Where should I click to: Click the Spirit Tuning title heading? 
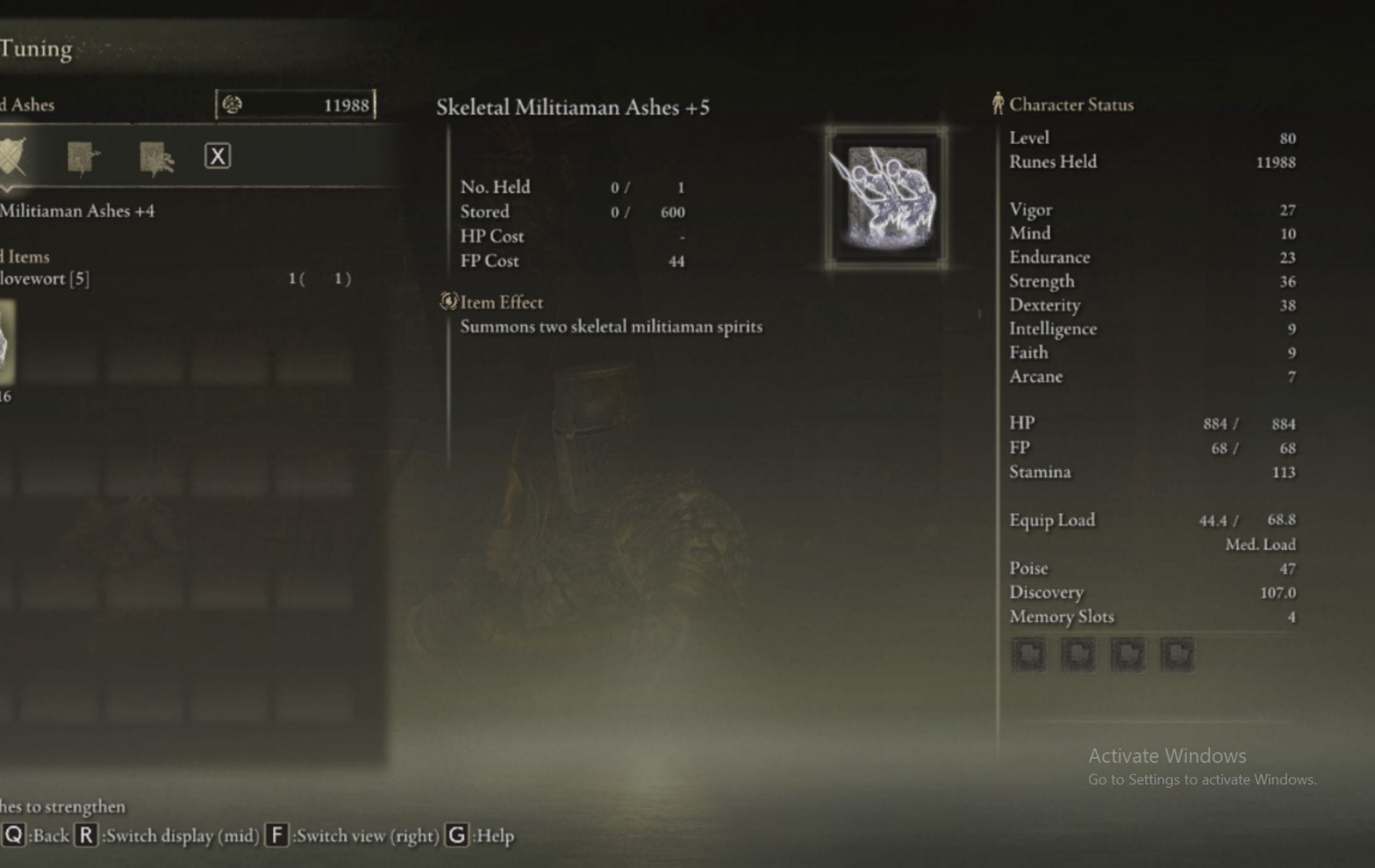point(36,49)
